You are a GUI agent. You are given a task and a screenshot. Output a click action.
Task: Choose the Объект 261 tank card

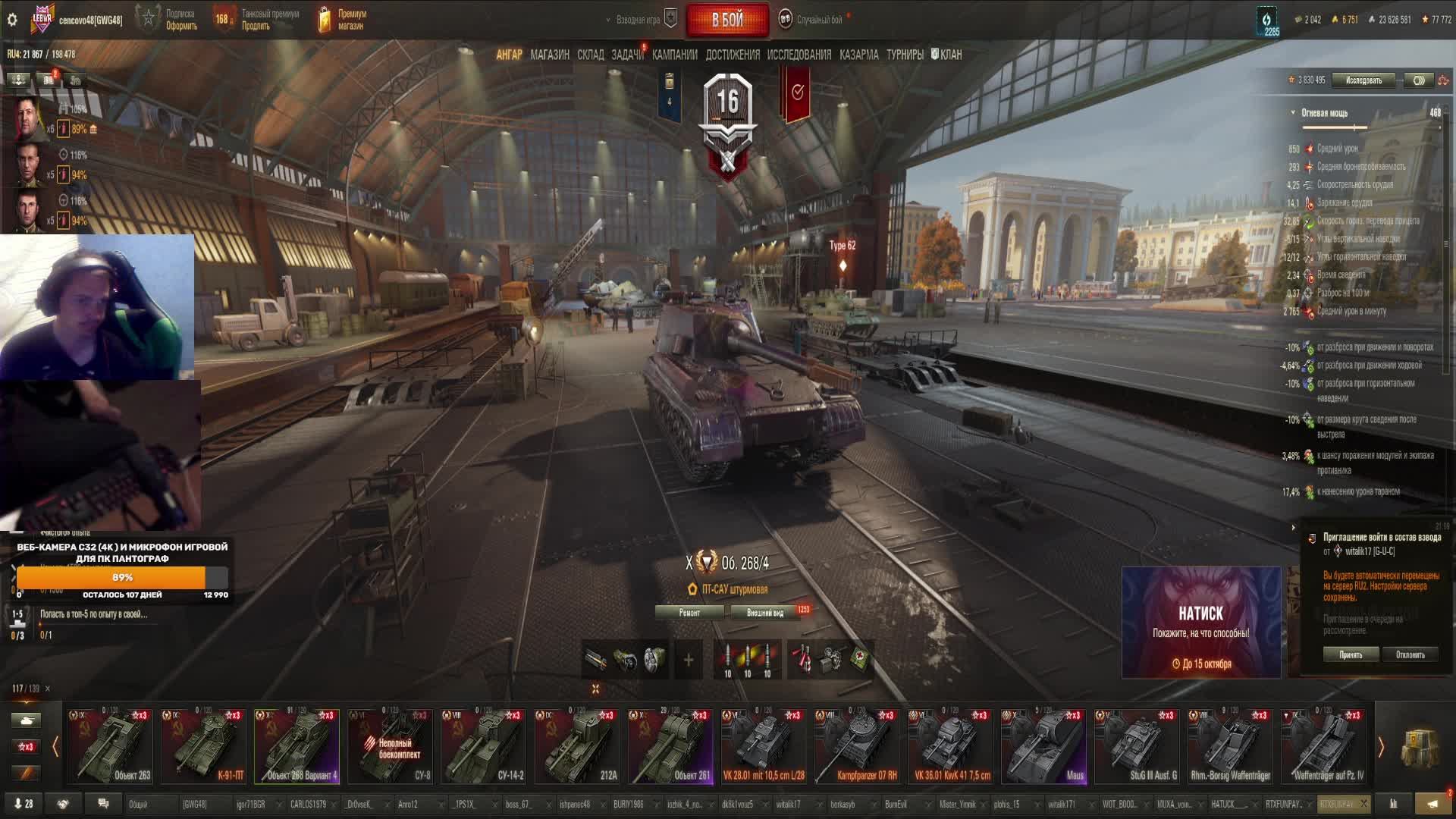pyautogui.click(x=670, y=746)
